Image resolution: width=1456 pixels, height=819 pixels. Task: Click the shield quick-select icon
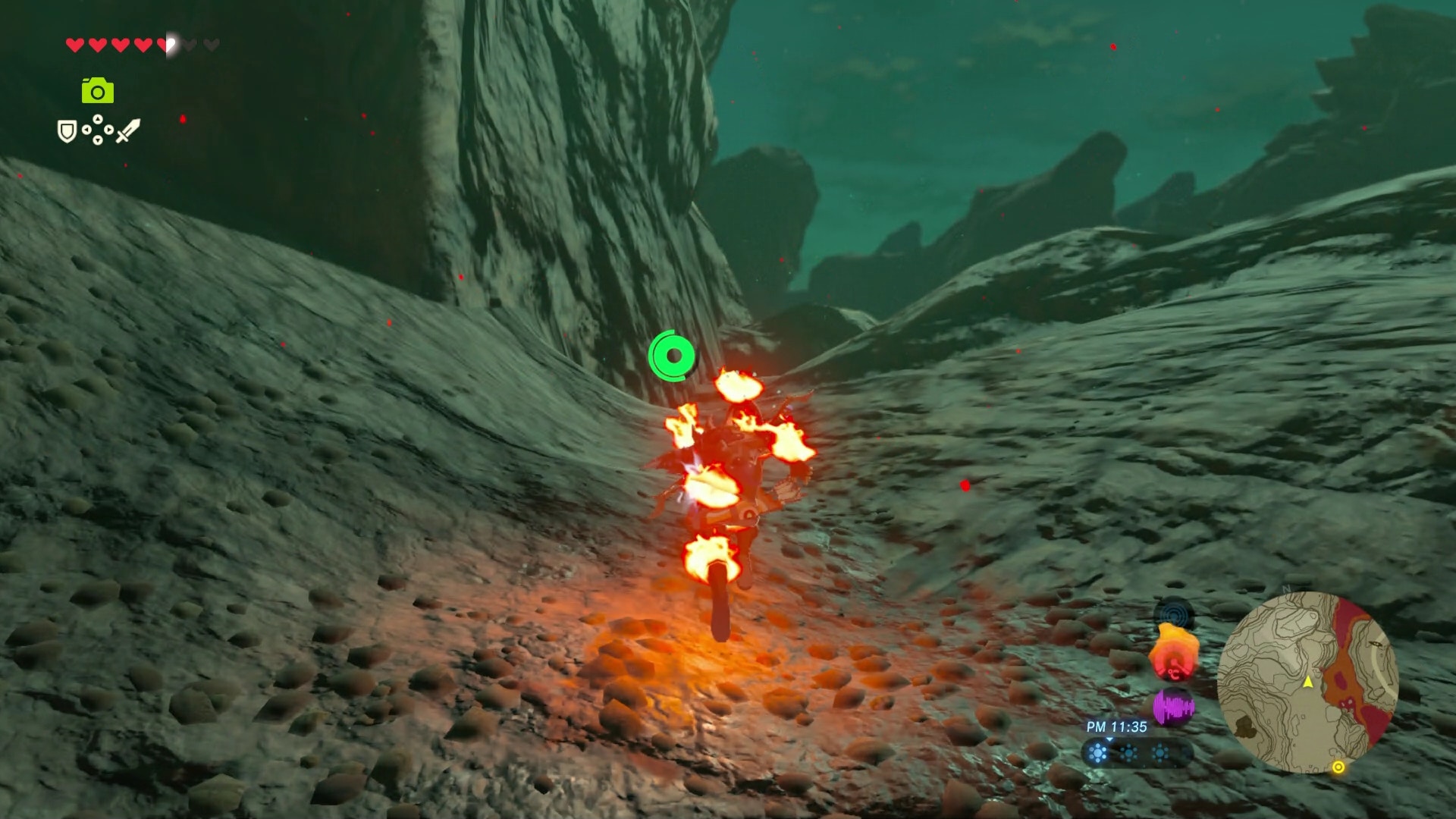67,132
